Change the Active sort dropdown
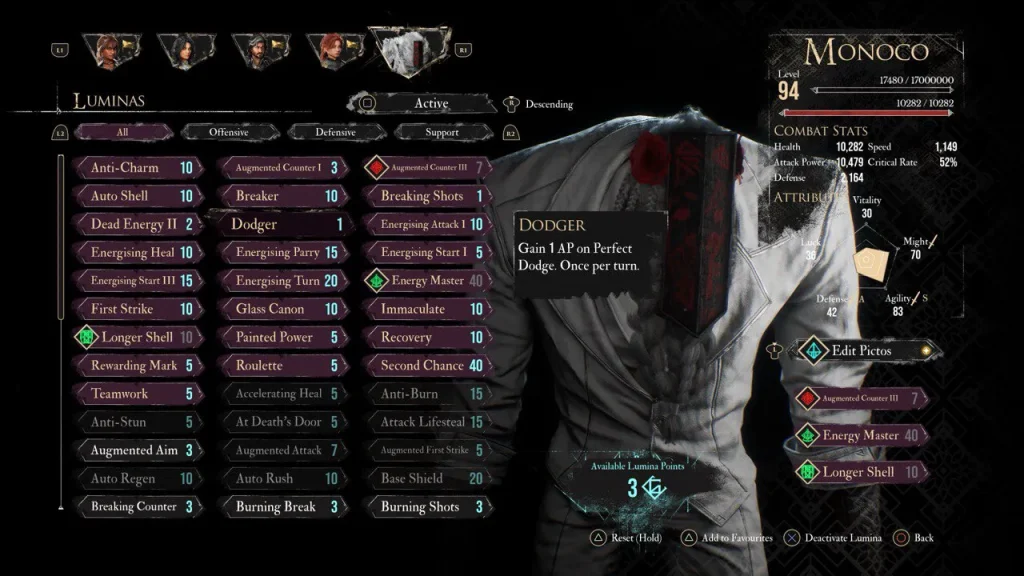 coord(424,103)
